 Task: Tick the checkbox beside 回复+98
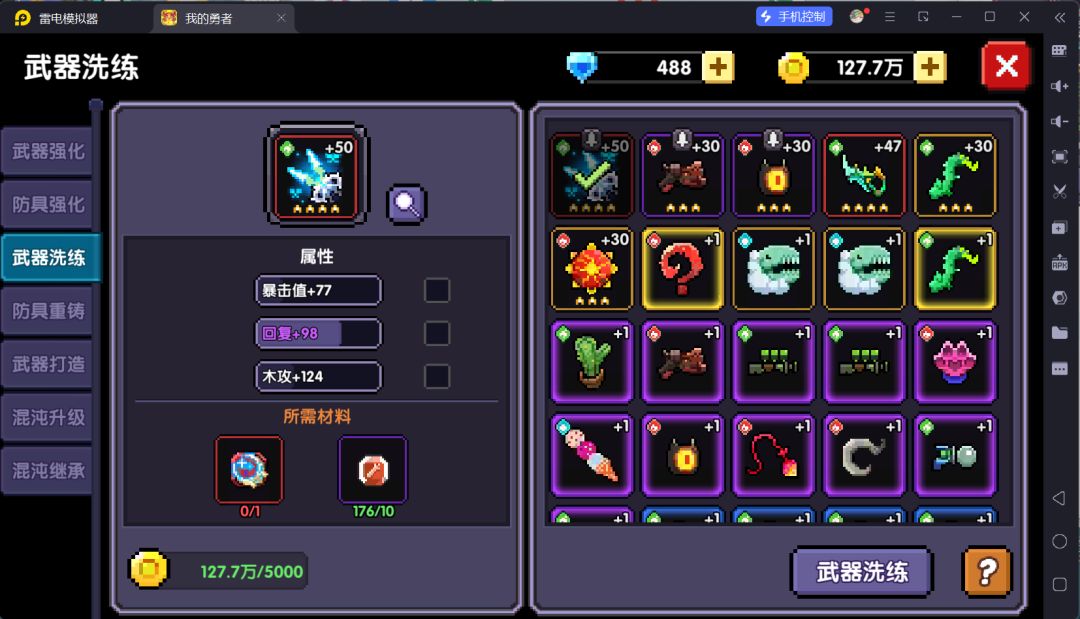pos(437,333)
